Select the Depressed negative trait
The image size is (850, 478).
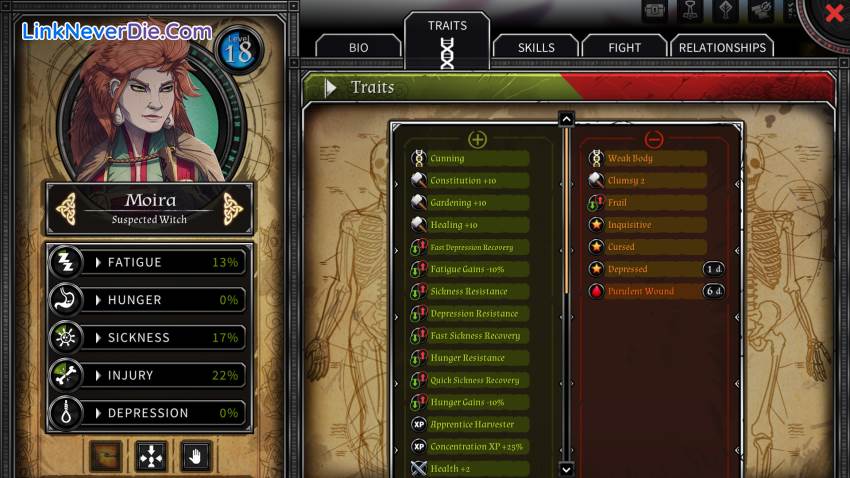(628, 269)
